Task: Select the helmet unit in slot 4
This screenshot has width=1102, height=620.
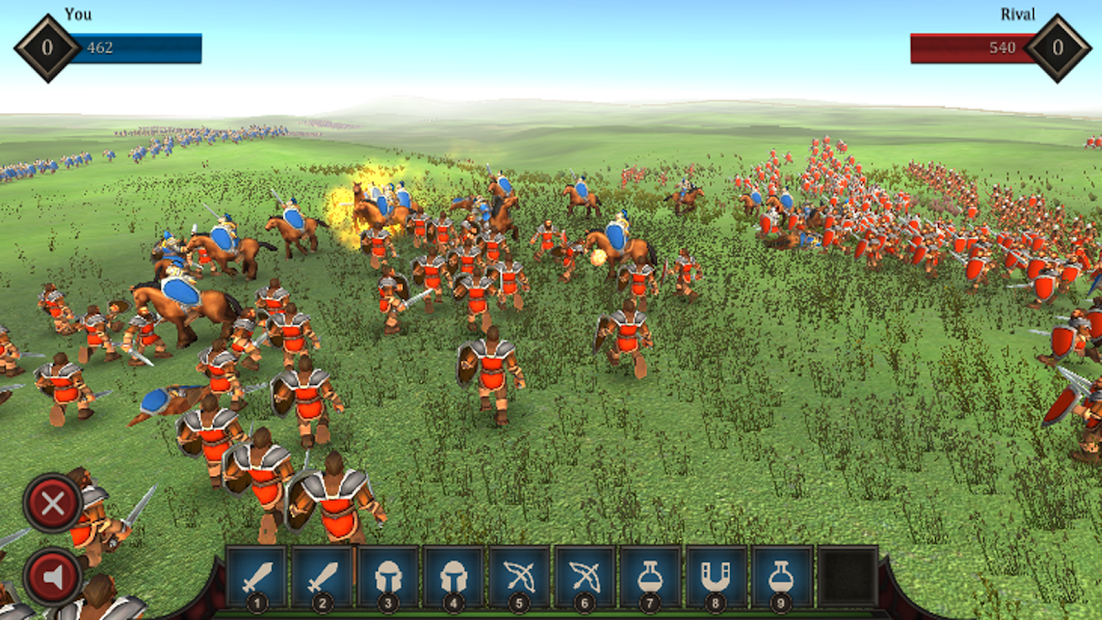Action: point(453,577)
